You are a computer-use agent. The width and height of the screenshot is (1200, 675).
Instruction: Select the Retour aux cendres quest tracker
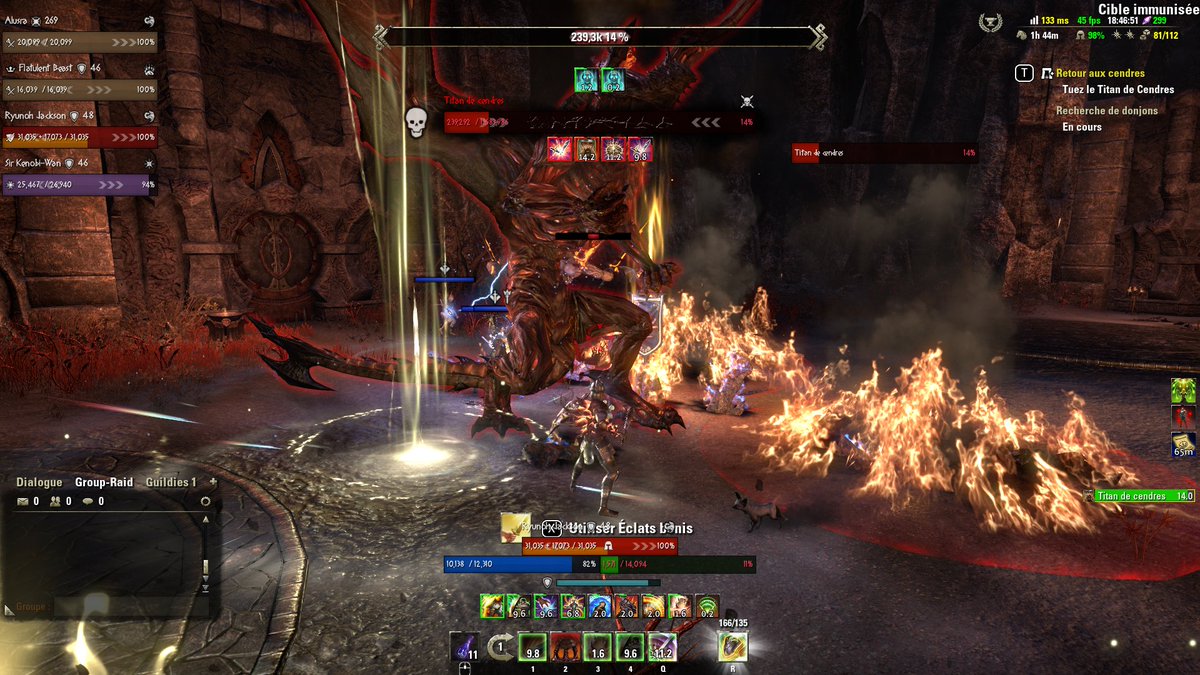tap(1100, 73)
